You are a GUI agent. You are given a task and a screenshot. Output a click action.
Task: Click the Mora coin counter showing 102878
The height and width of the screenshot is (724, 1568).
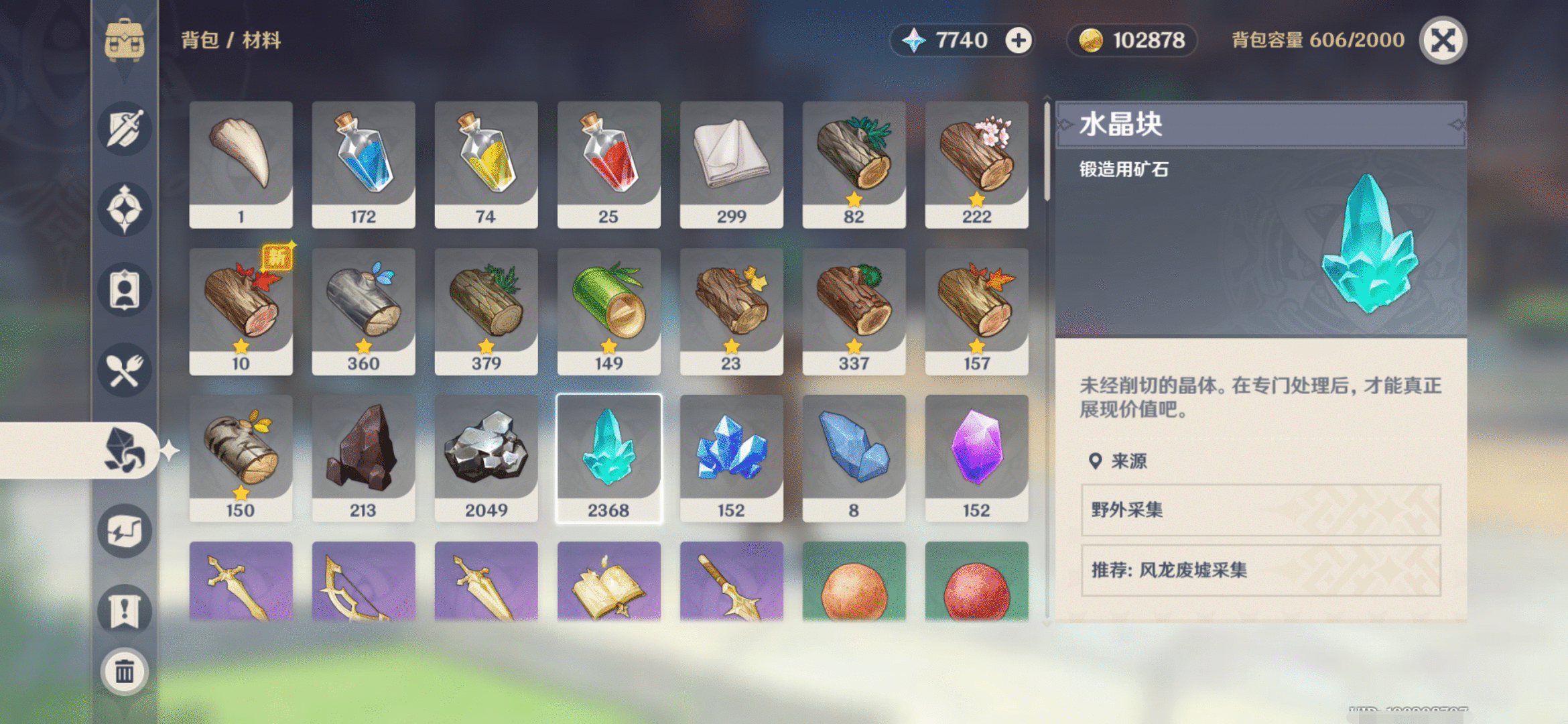(1131, 40)
